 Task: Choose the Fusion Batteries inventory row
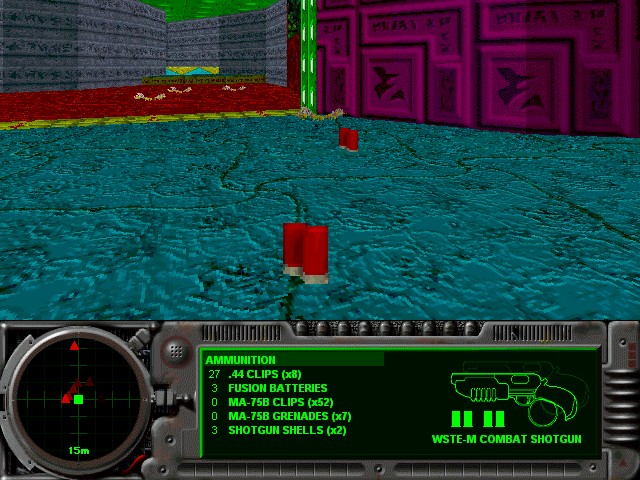click(277, 388)
